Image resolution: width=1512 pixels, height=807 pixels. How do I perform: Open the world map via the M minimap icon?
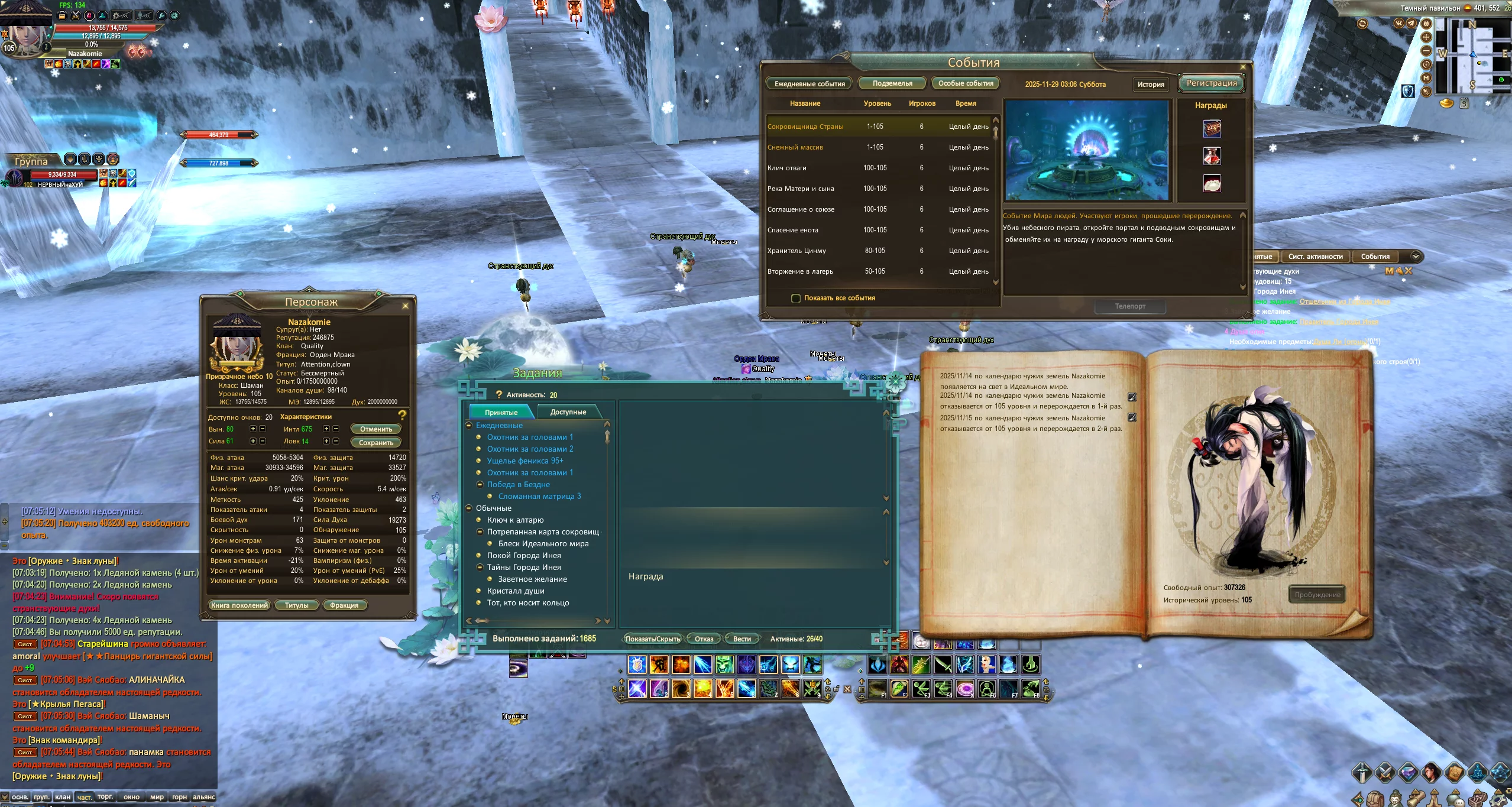[1426, 79]
